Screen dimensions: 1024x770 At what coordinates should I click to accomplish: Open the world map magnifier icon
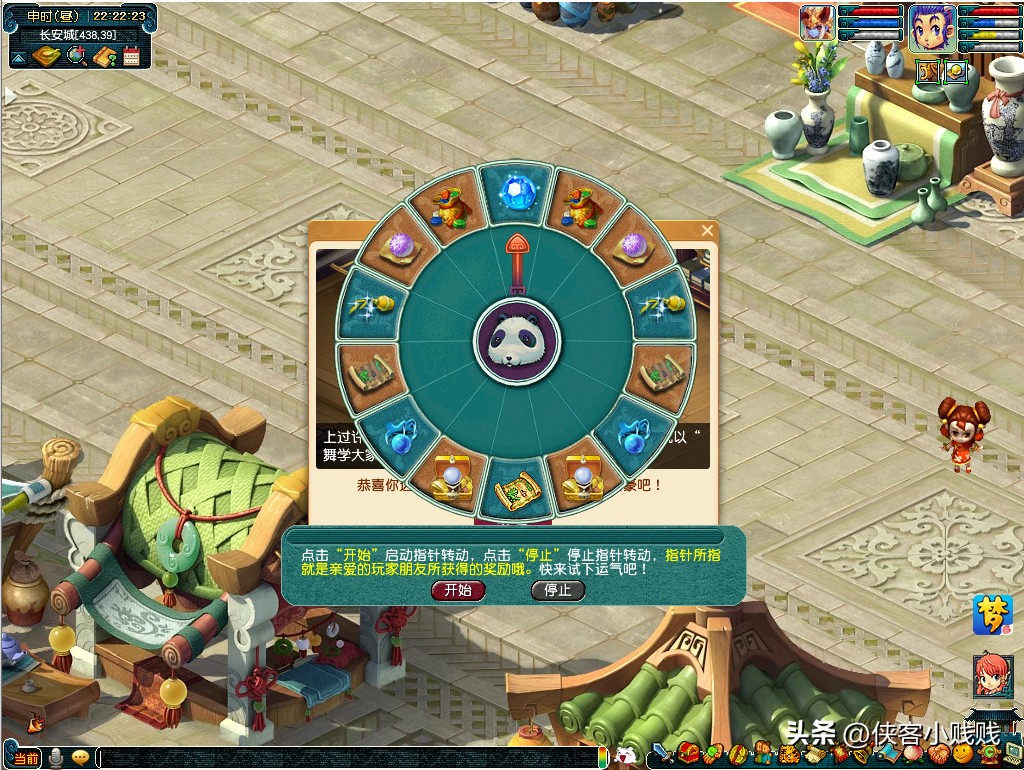[x=76, y=57]
